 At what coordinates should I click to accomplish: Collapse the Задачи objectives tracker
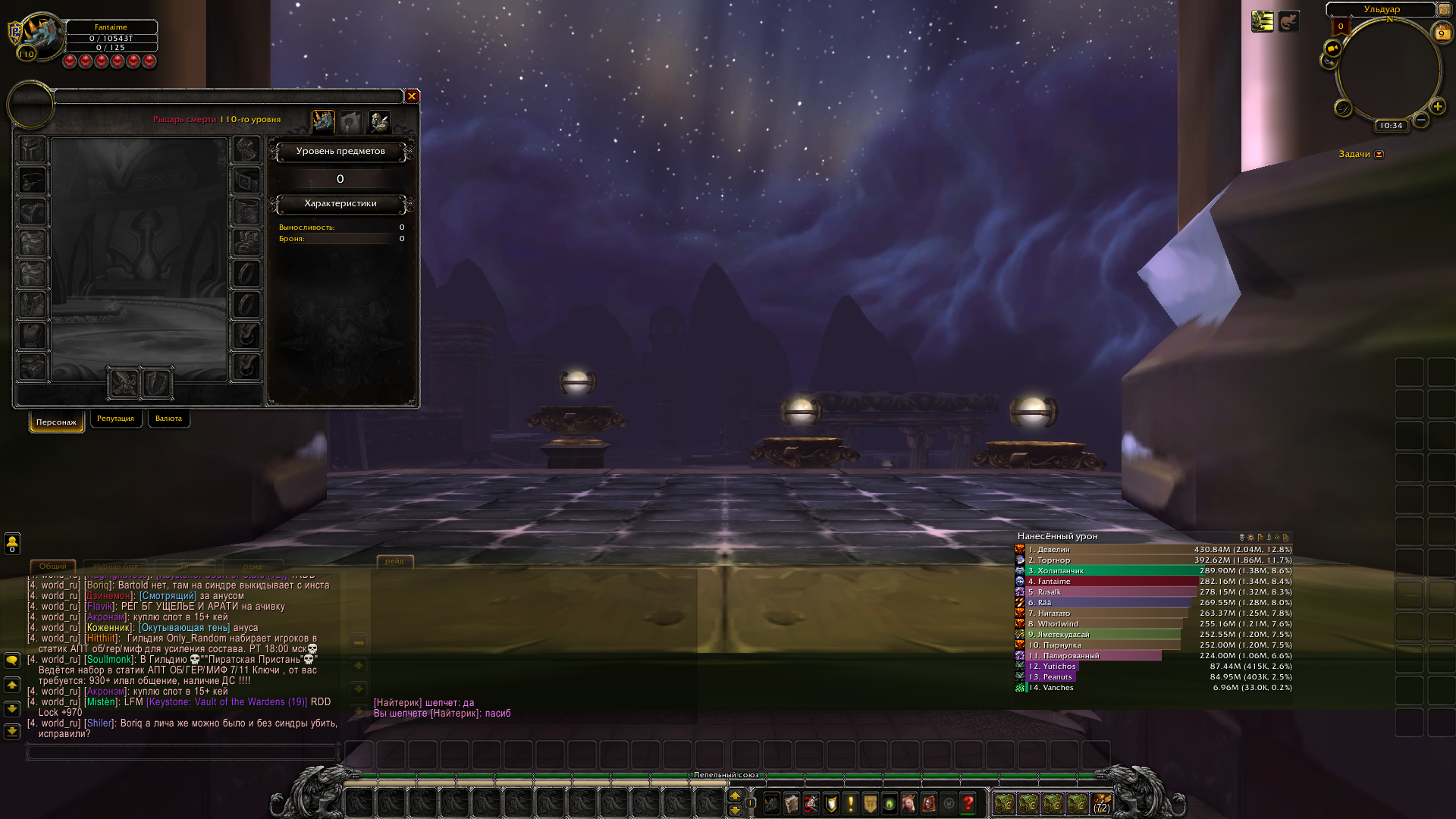tap(1379, 154)
